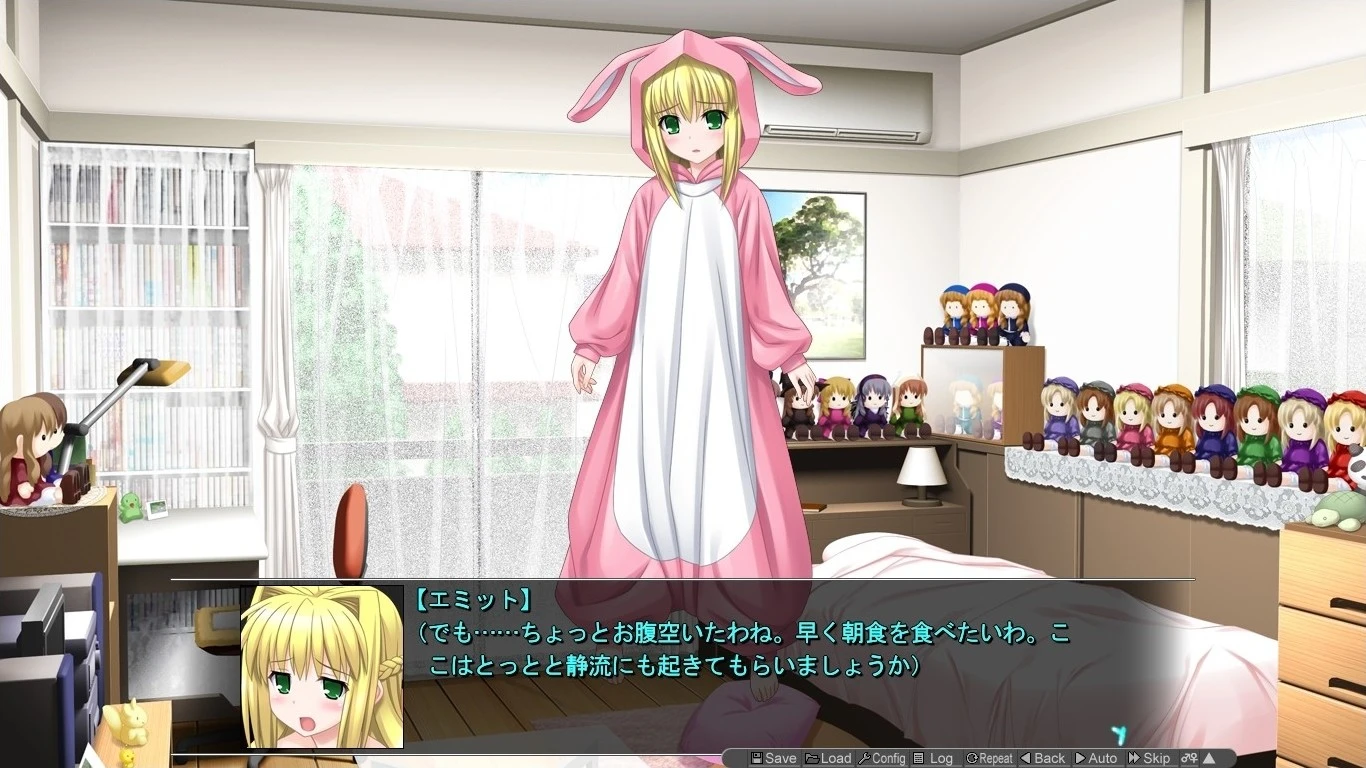Select Log in the bottom toolbar
This screenshot has height=768, width=1366.
point(938,758)
